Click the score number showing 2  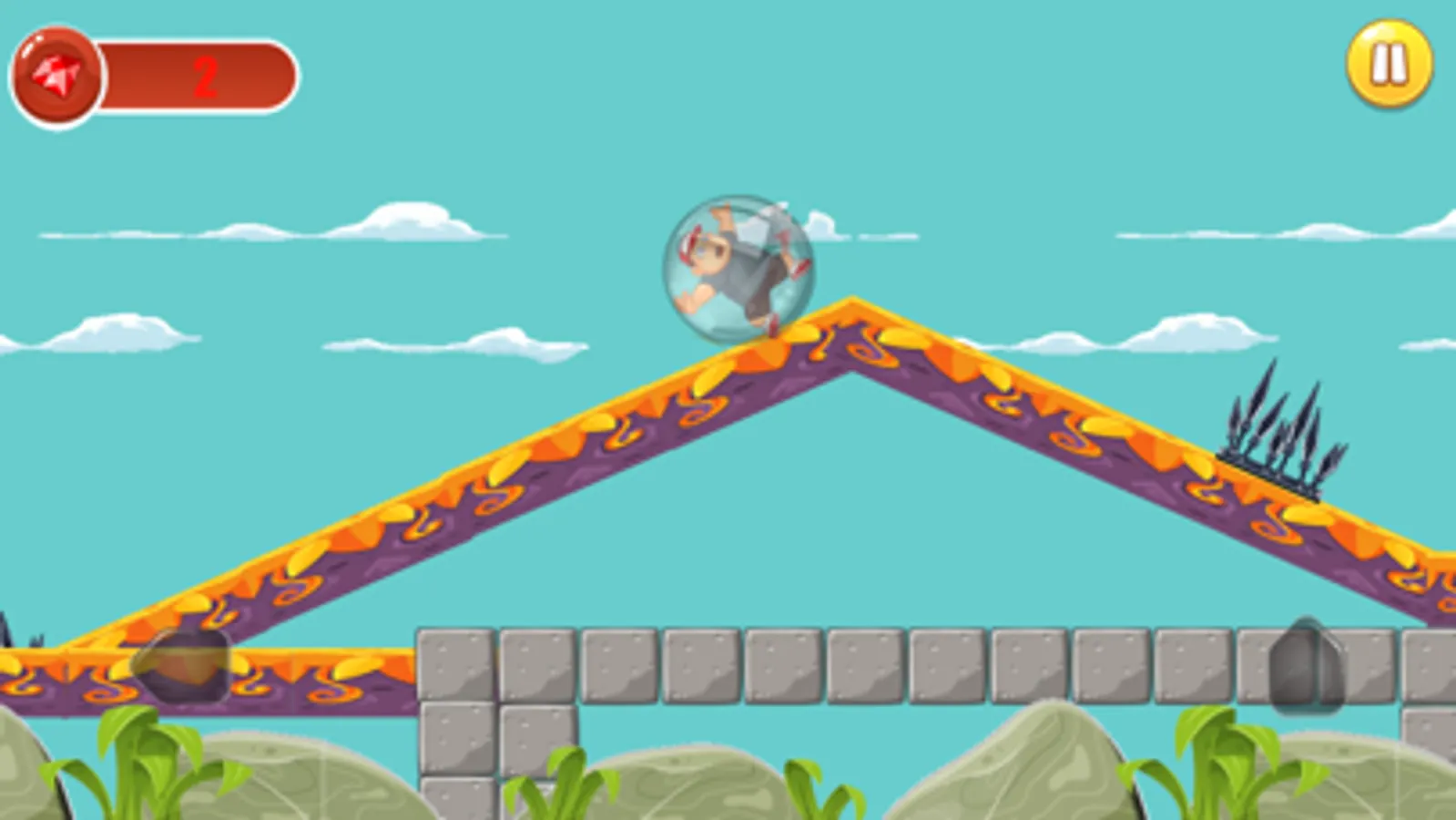[x=208, y=76]
